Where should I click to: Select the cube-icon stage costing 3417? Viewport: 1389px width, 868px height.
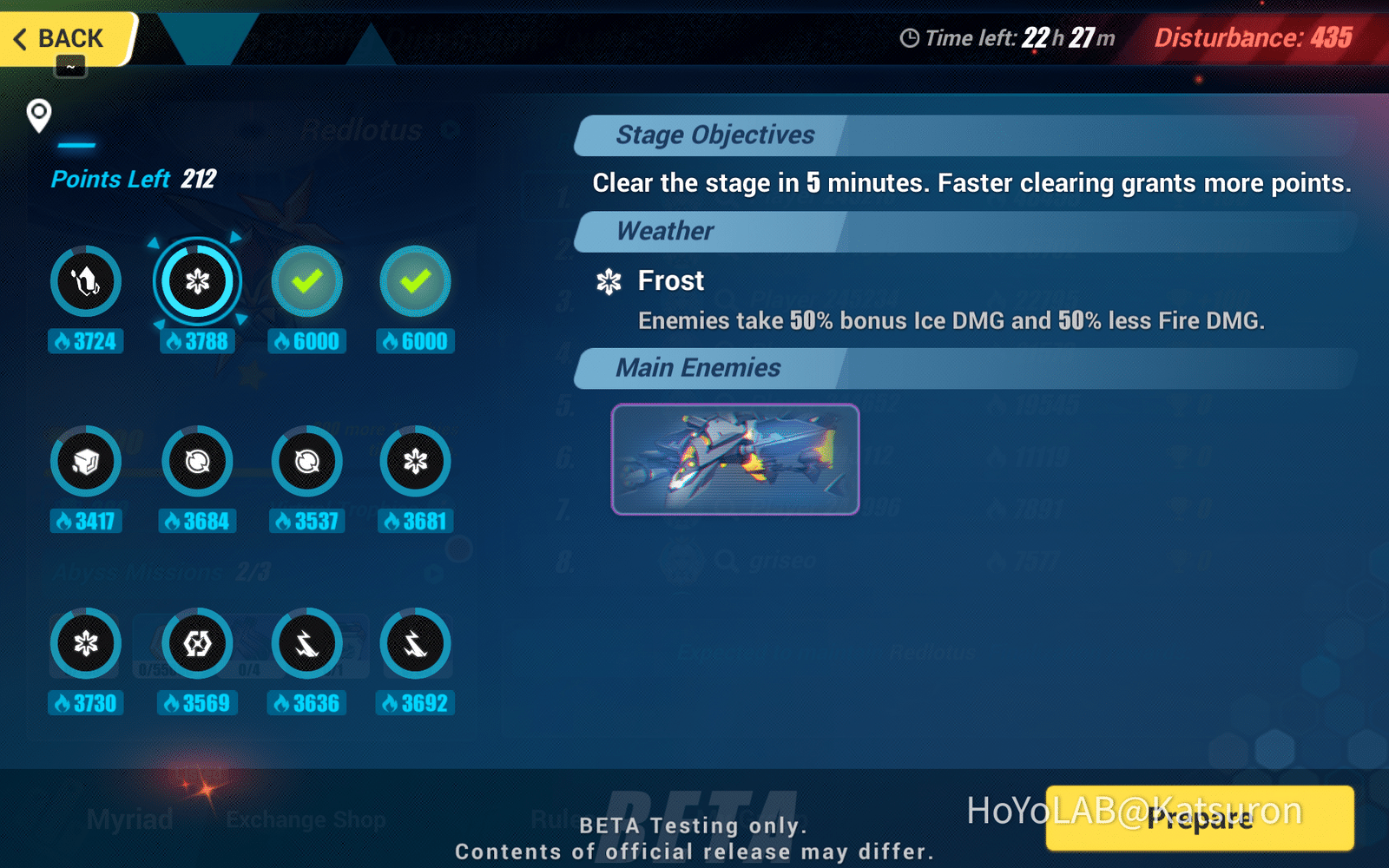85,461
